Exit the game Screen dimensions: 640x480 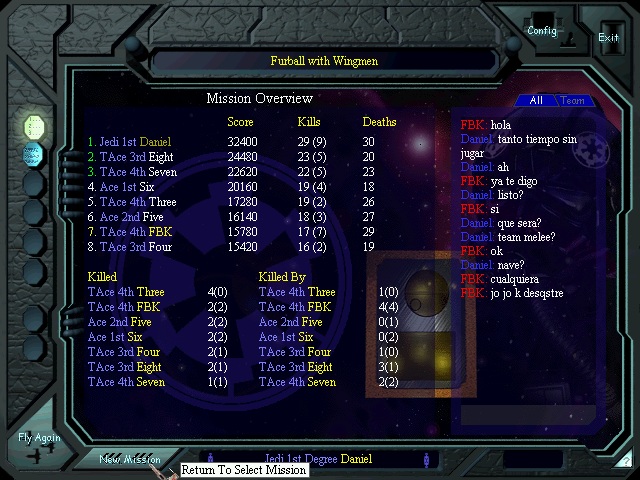(x=608, y=36)
